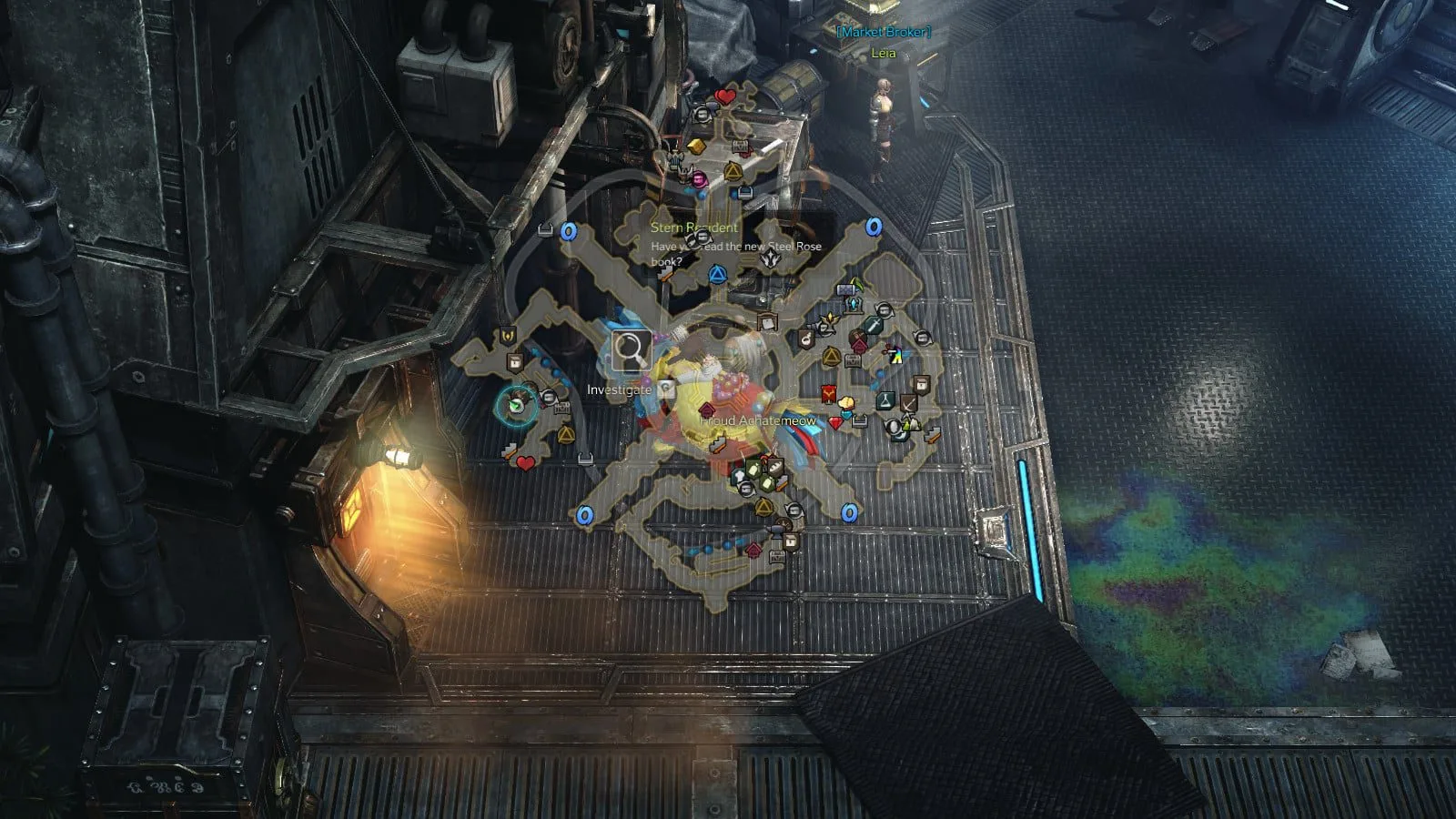Click the mountain peaks map marker
Image resolution: width=1456 pixels, height=819 pixels.
[x=912, y=423]
